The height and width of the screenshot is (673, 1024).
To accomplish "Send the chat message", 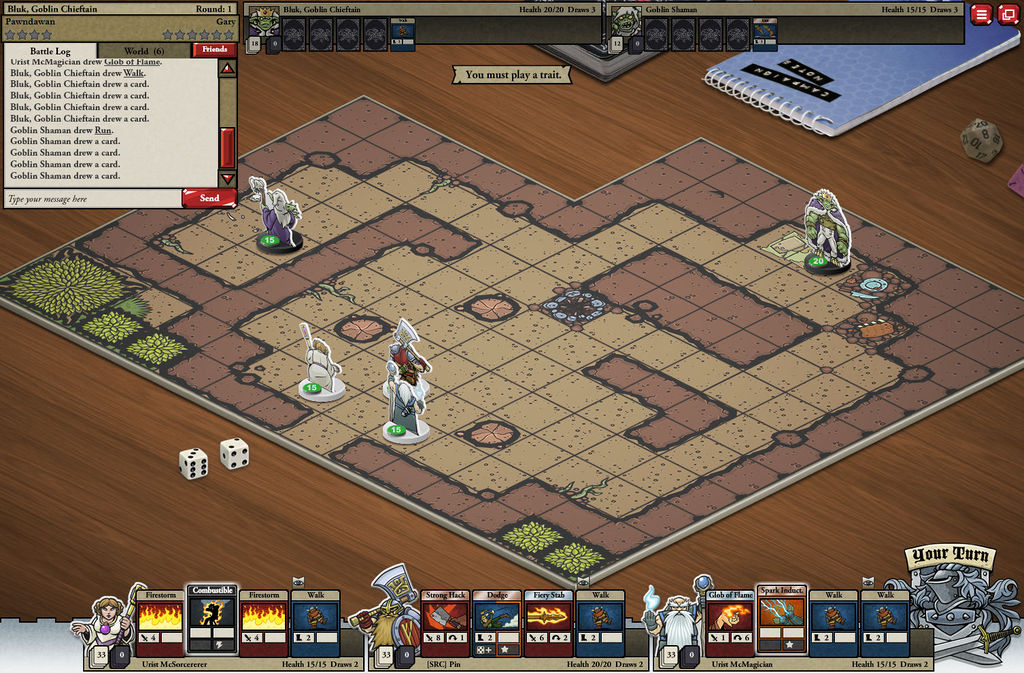I will pos(209,198).
